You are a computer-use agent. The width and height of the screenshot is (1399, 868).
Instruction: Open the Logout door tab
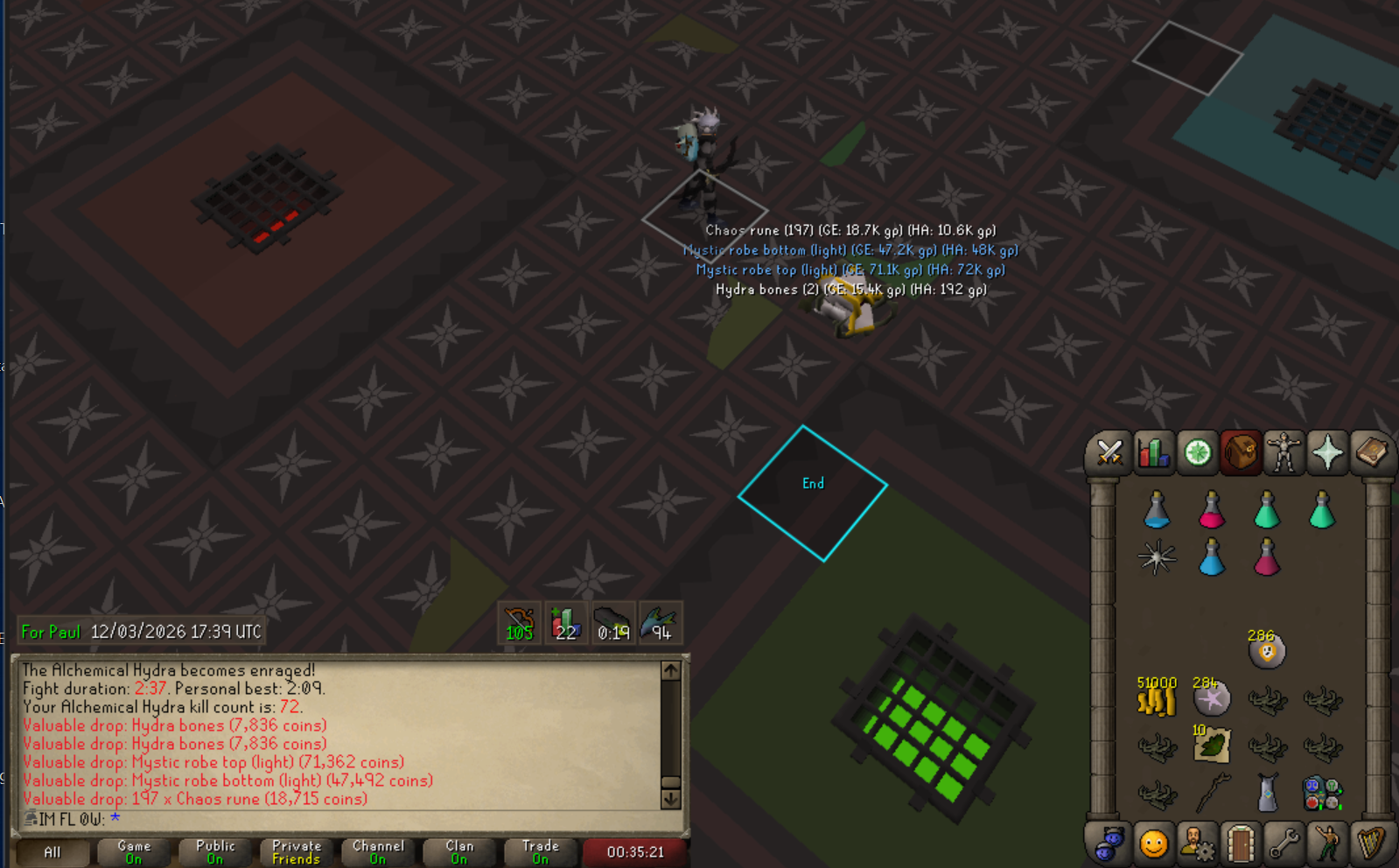click(1241, 844)
